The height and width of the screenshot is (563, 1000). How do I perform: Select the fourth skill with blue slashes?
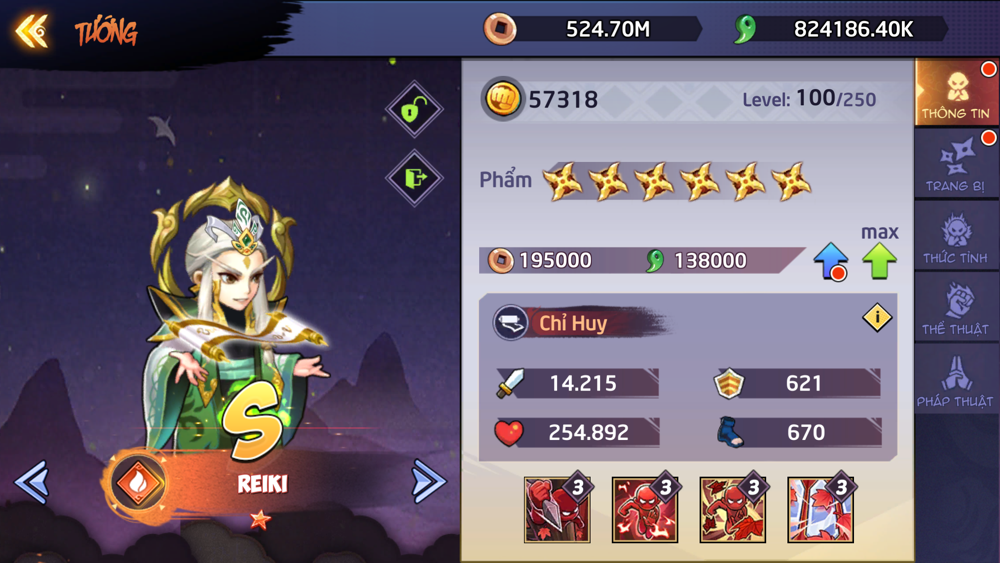pyautogui.click(x=820, y=510)
